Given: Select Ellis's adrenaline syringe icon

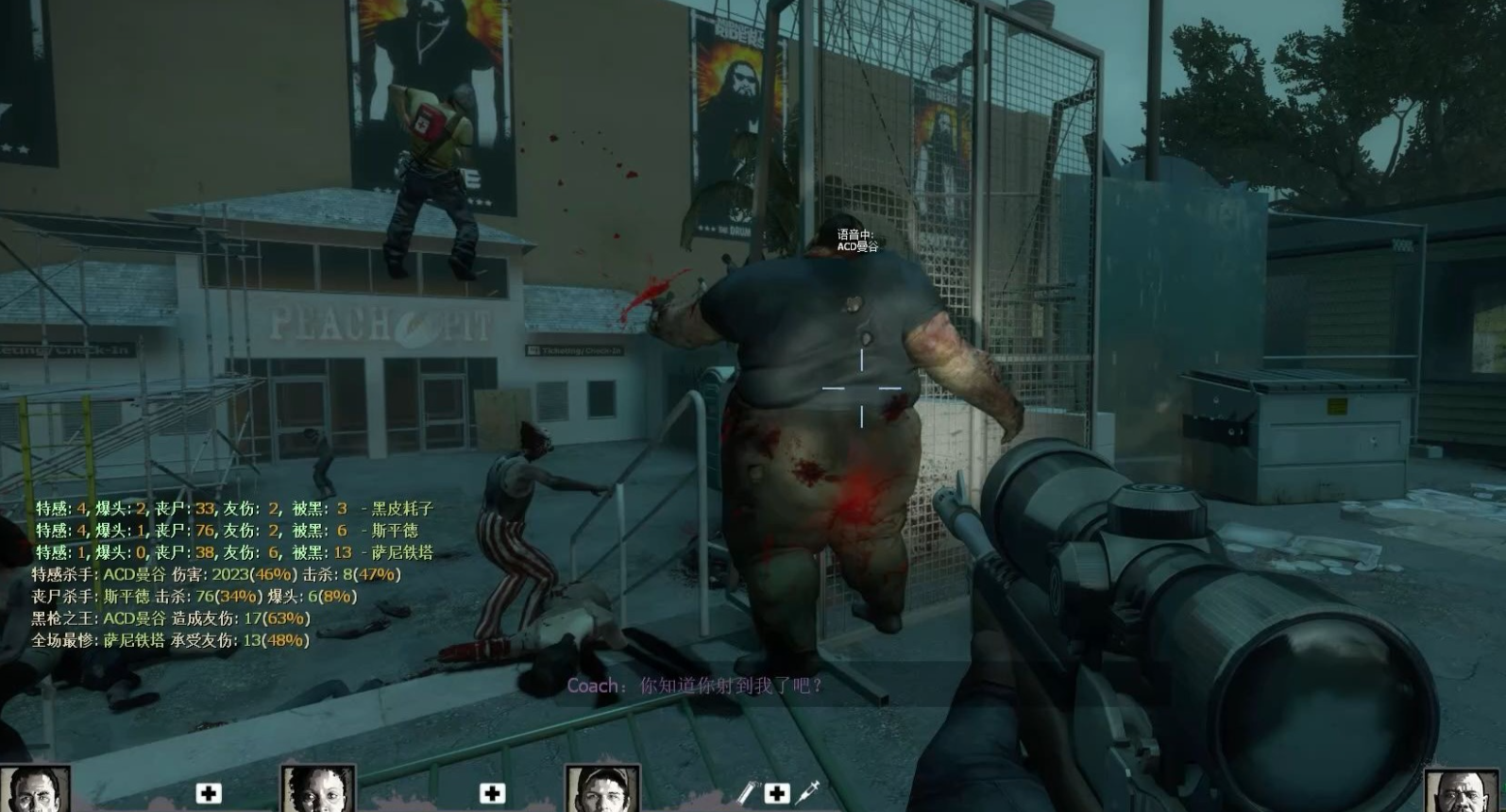Looking at the screenshot, I should (808, 793).
